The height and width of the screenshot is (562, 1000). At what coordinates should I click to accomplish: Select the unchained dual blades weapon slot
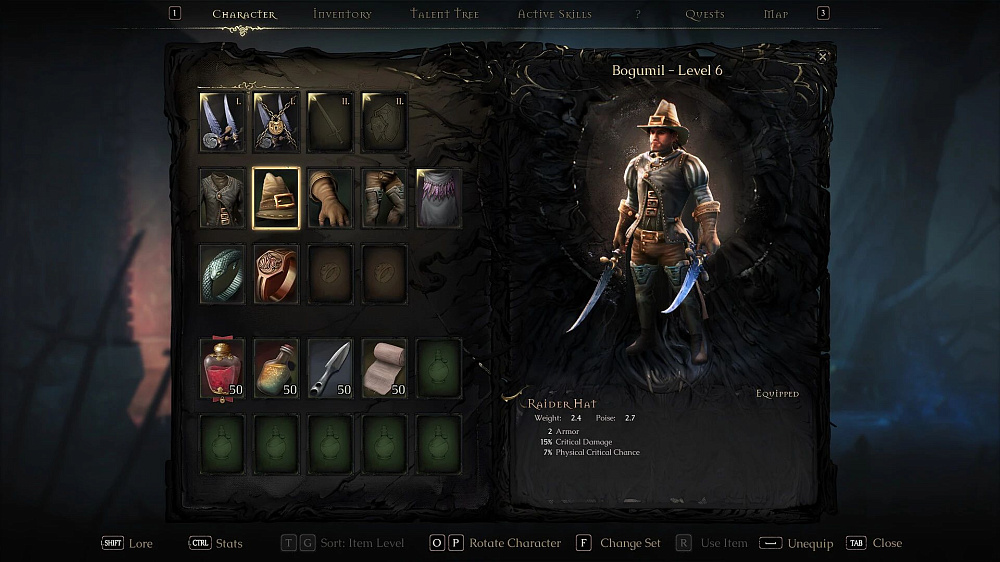(222, 122)
